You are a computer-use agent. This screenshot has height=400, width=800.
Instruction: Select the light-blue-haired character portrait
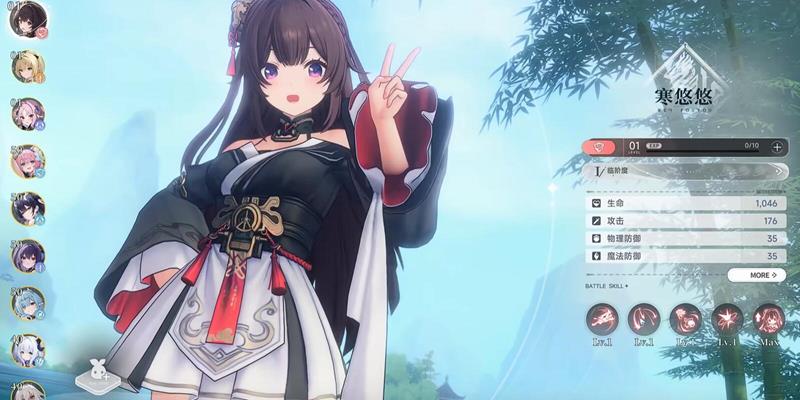click(x=27, y=304)
